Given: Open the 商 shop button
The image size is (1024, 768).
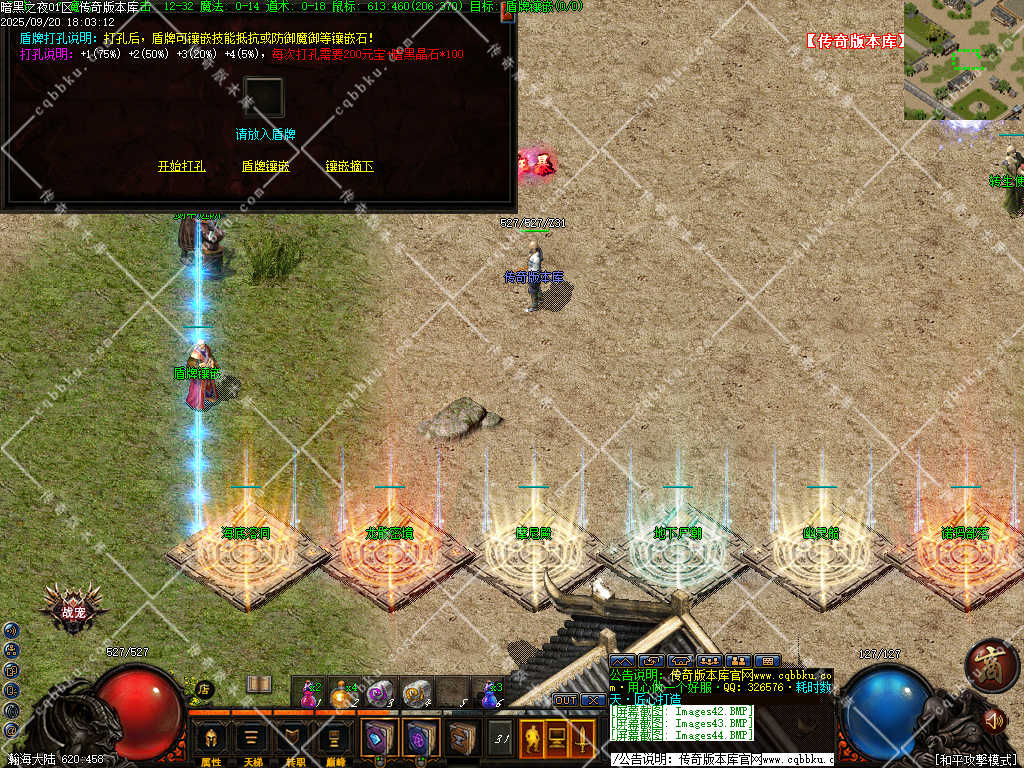Looking at the screenshot, I should [x=990, y=666].
